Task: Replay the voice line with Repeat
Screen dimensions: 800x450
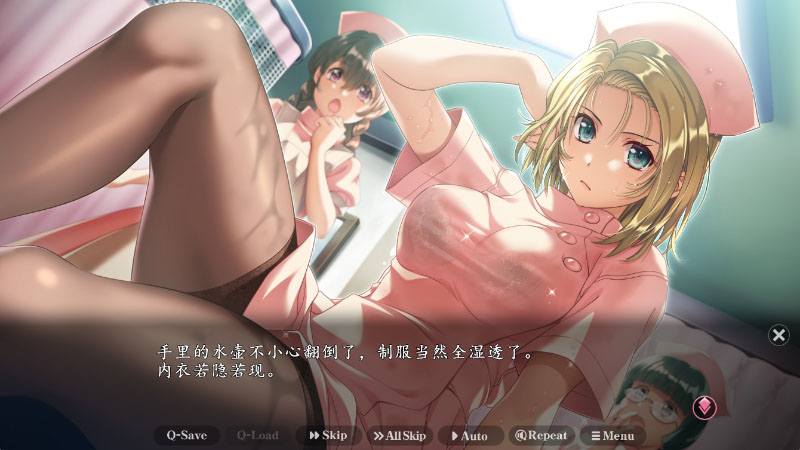Action: pos(541,435)
